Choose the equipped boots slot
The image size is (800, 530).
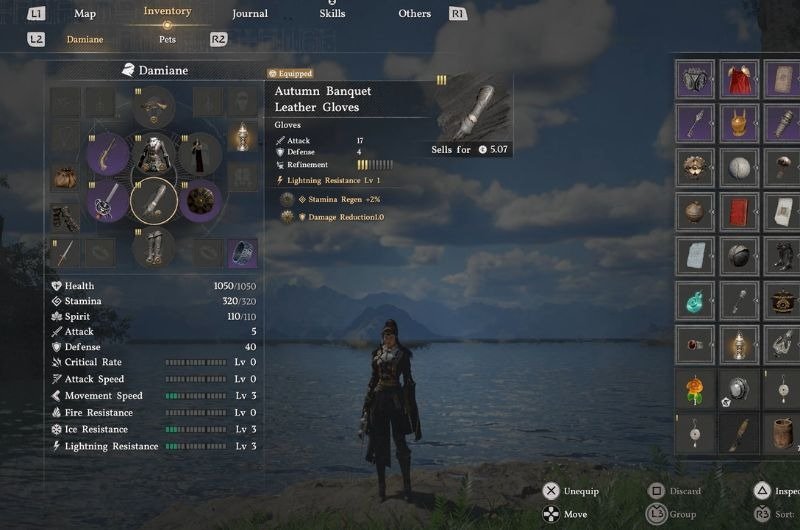(x=154, y=246)
